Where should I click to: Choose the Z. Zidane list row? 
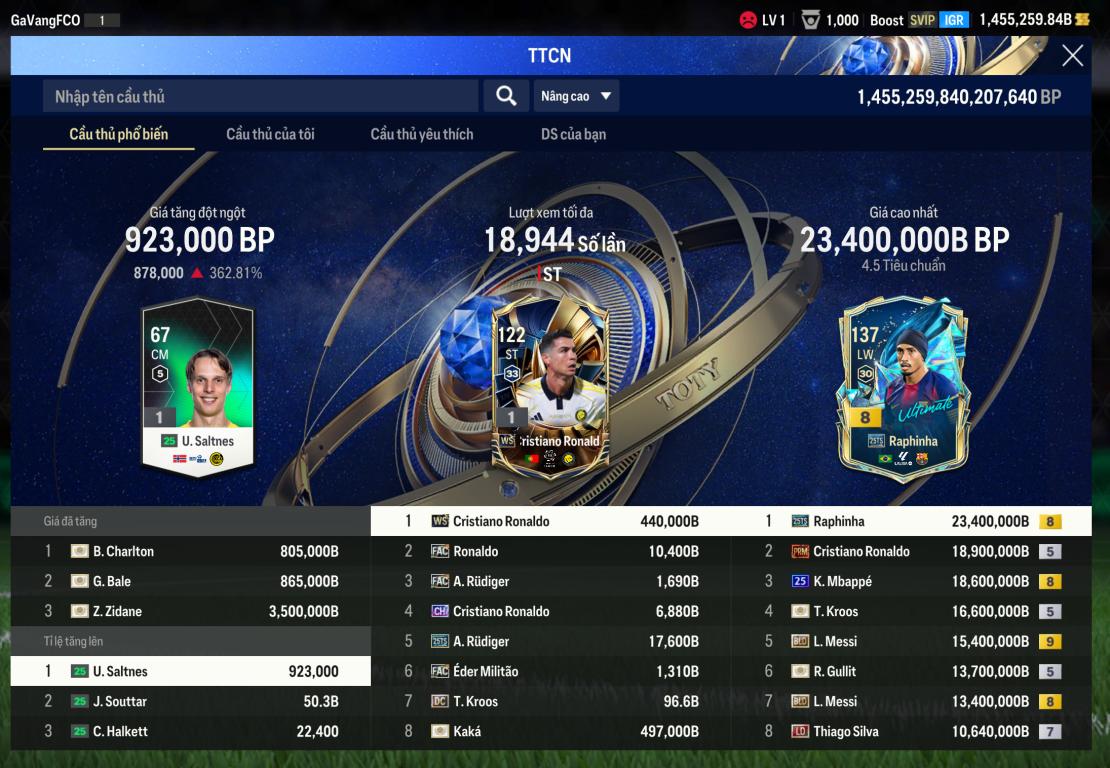click(x=190, y=611)
